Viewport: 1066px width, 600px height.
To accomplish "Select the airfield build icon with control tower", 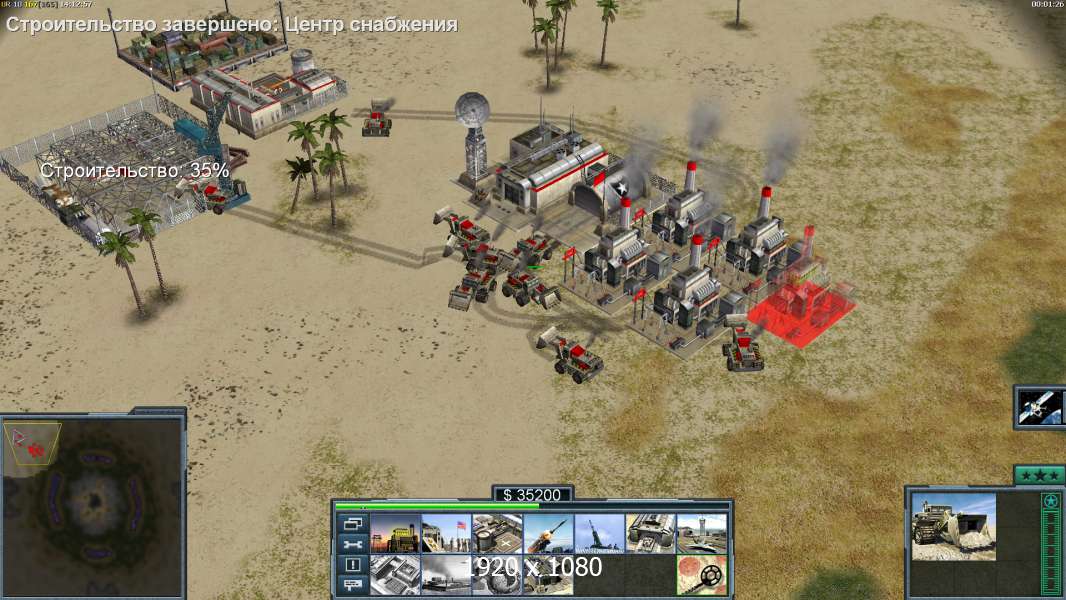I will click(702, 533).
